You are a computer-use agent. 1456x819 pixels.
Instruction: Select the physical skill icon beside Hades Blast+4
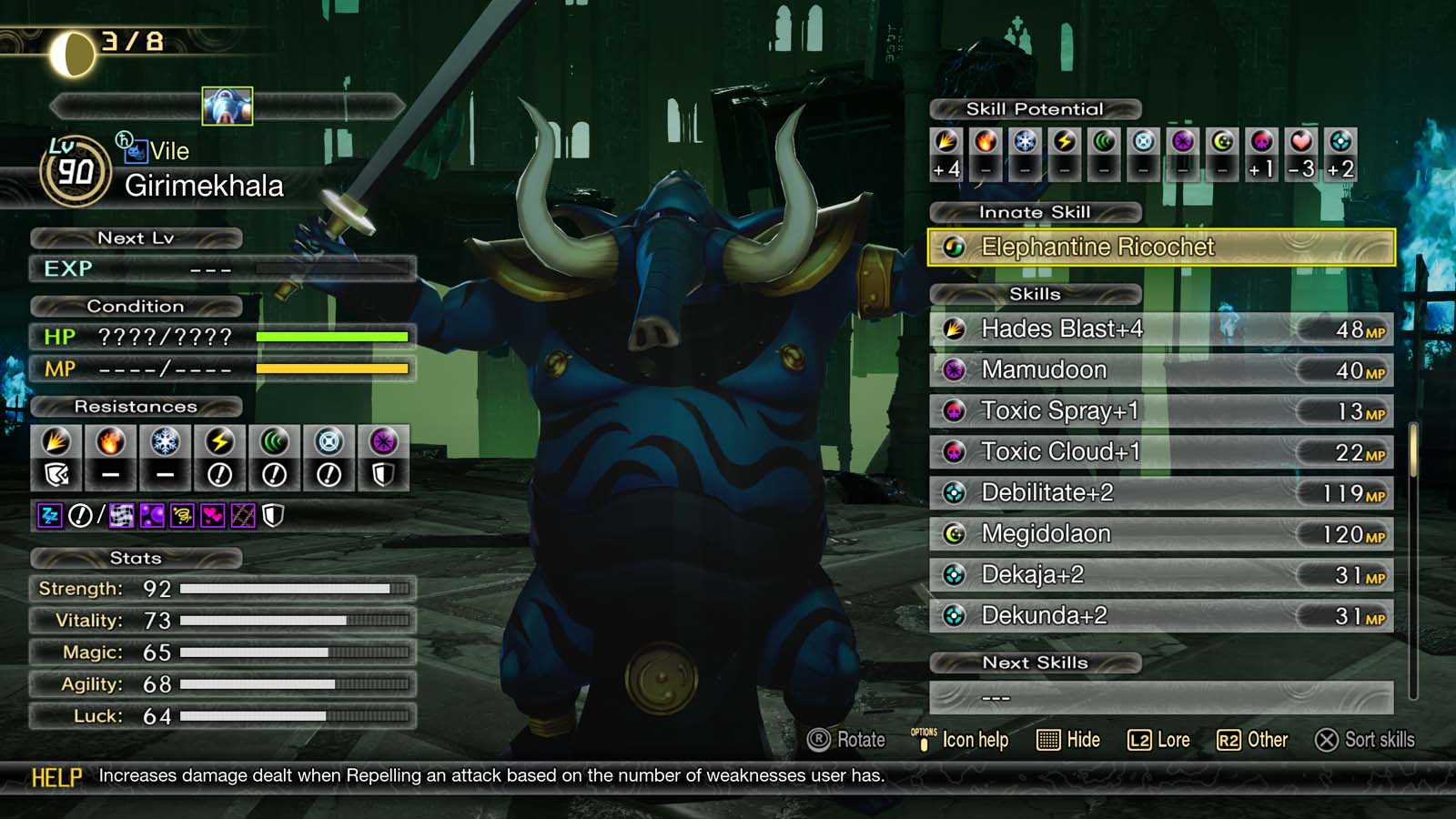(x=954, y=329)
